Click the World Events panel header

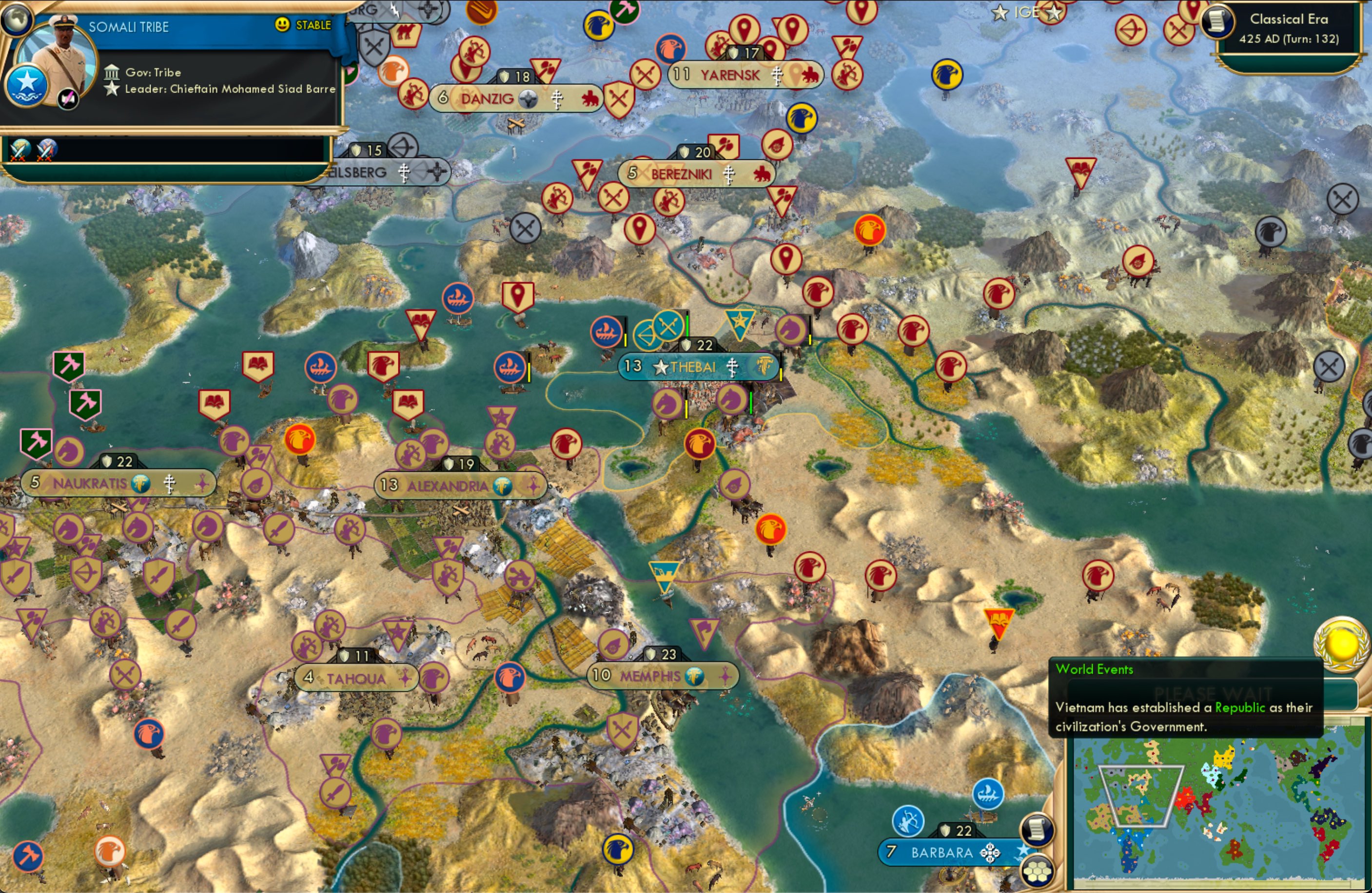click(1094, 669)
